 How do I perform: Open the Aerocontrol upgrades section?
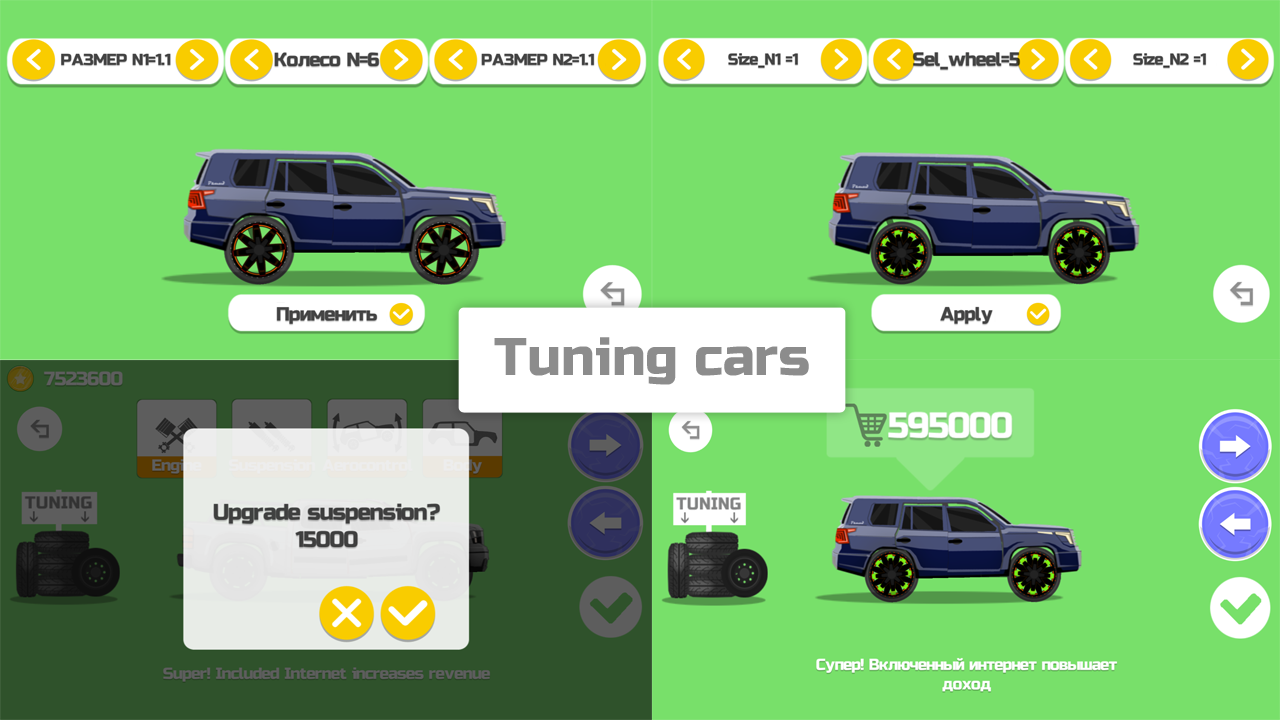(x=366, y=432)
